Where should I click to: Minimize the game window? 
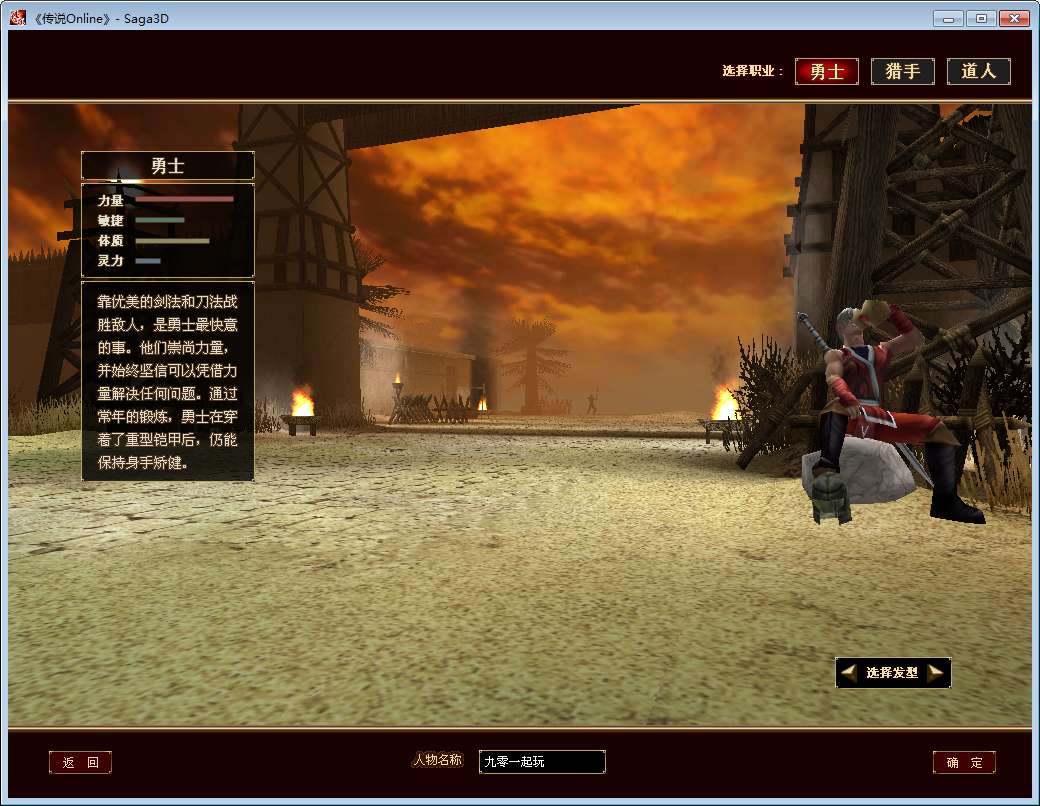click(x=949, y=18)
